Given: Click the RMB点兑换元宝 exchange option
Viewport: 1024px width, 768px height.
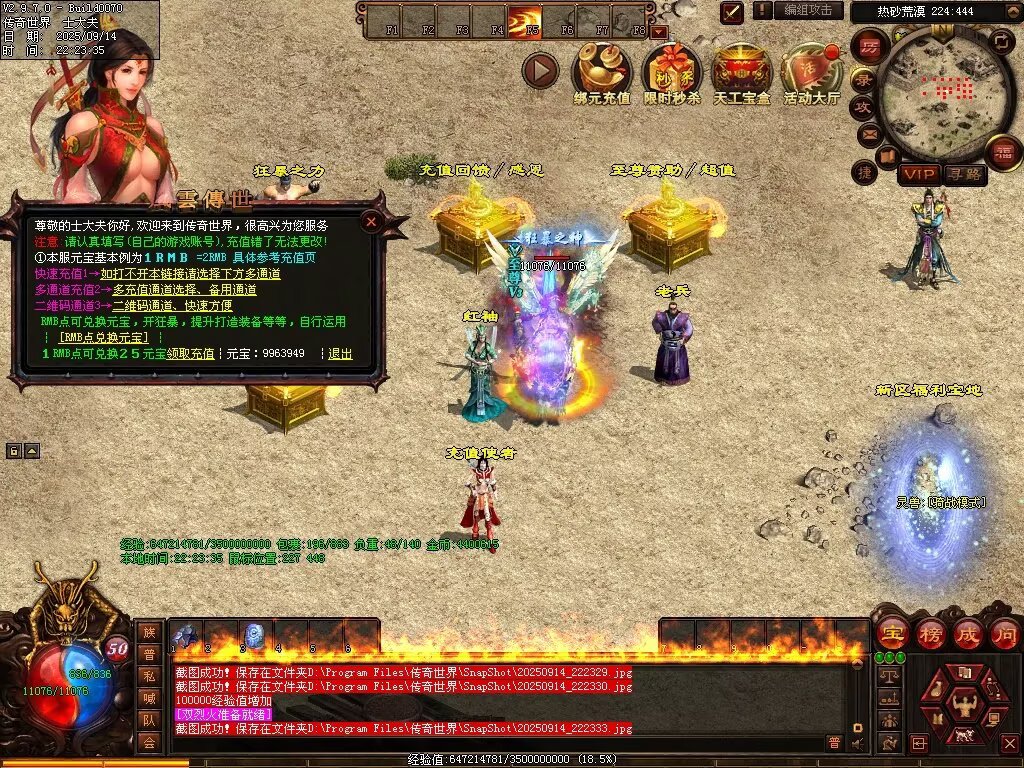Looking at the screenshot, I should (103, 338).
